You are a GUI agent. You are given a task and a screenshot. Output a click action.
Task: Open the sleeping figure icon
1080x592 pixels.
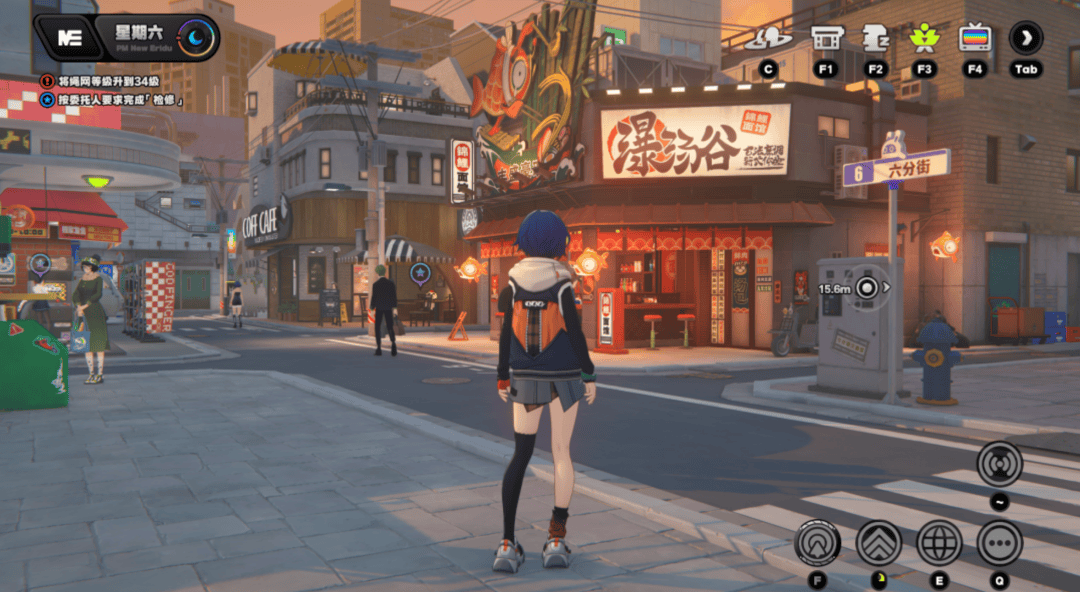coord(875,39)
